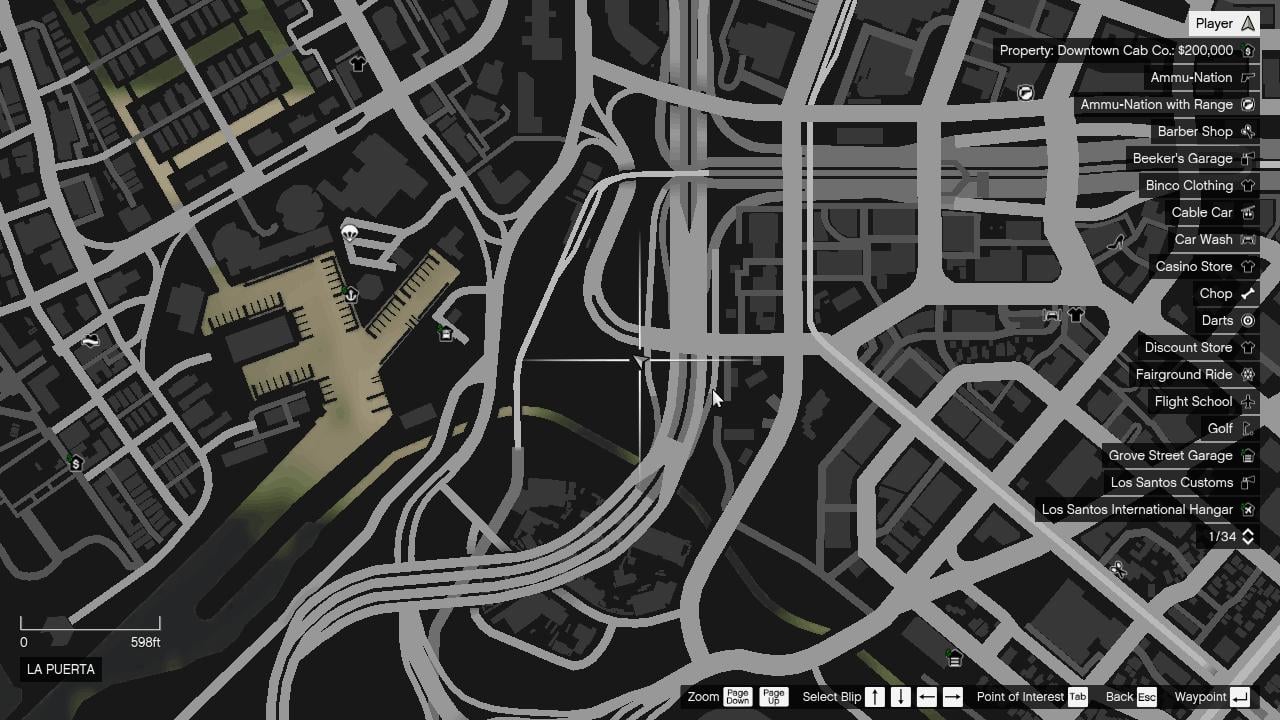Screen dimensions: 1280x720
Task: Click the t-shirt clothing store blip near Darts label
Action: pyautogui.click(x=1076, y=314)
